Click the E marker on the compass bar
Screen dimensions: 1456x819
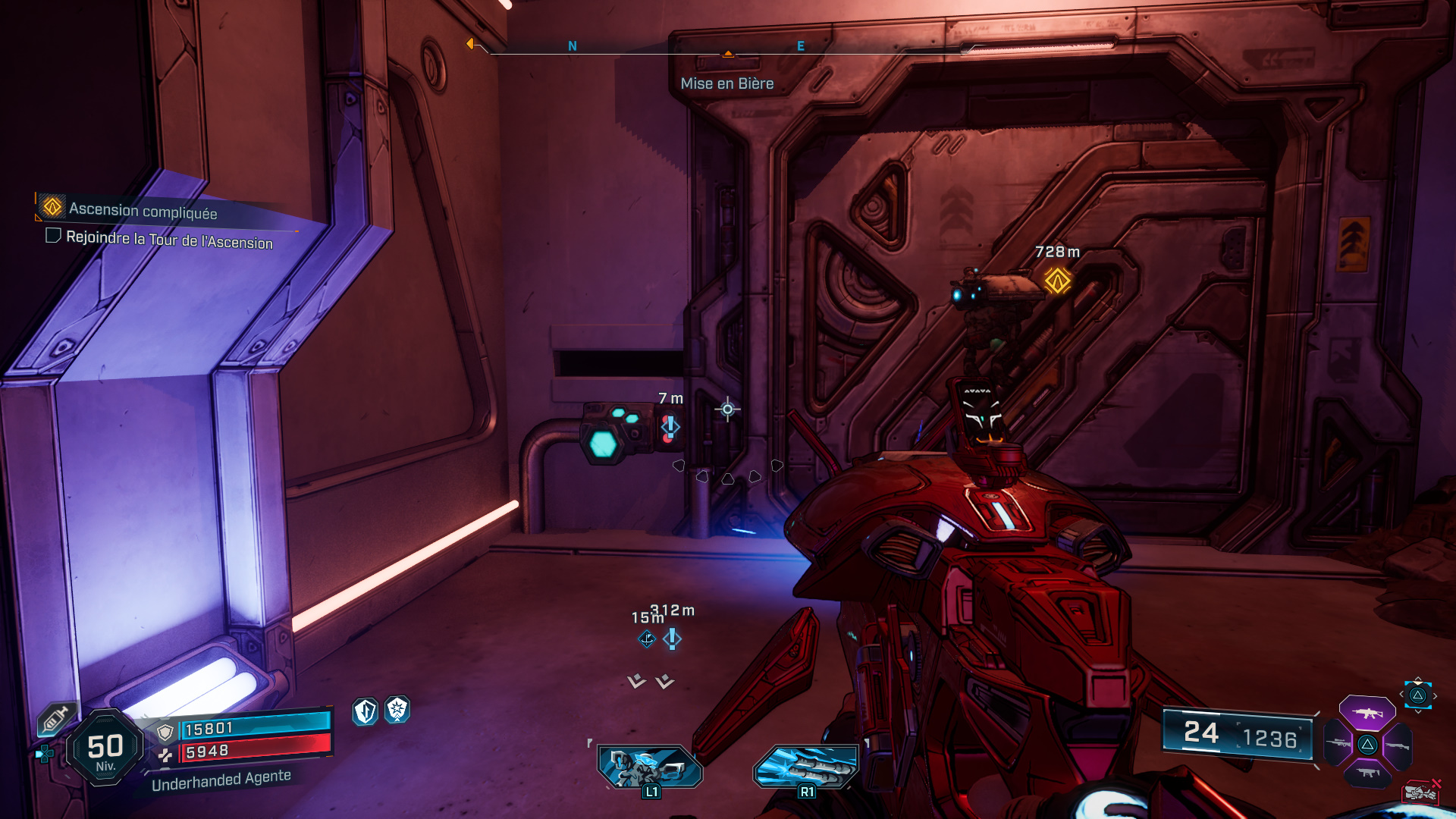click(x=799, y=46)
